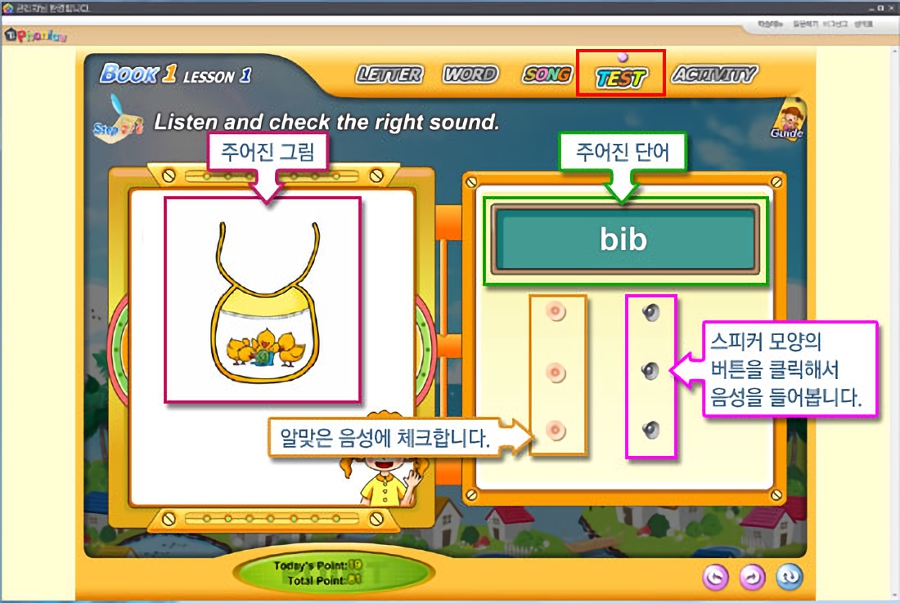Listen to the middle speaker sound
900x603 pixels.
(x=651, y=372)
